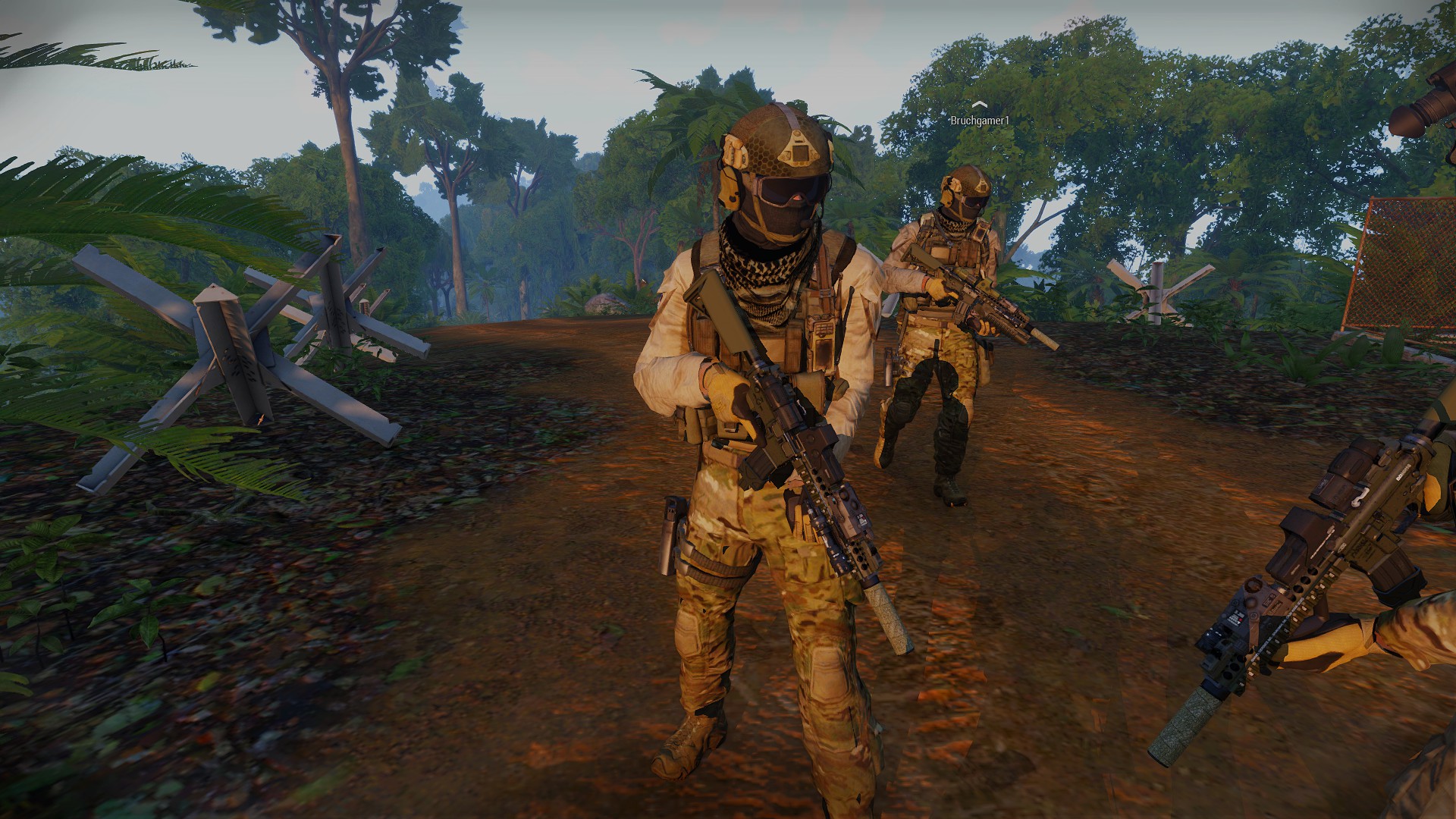
Task: Click the Bruchgamer1 player name tag
Action: [x=980, y=121]
